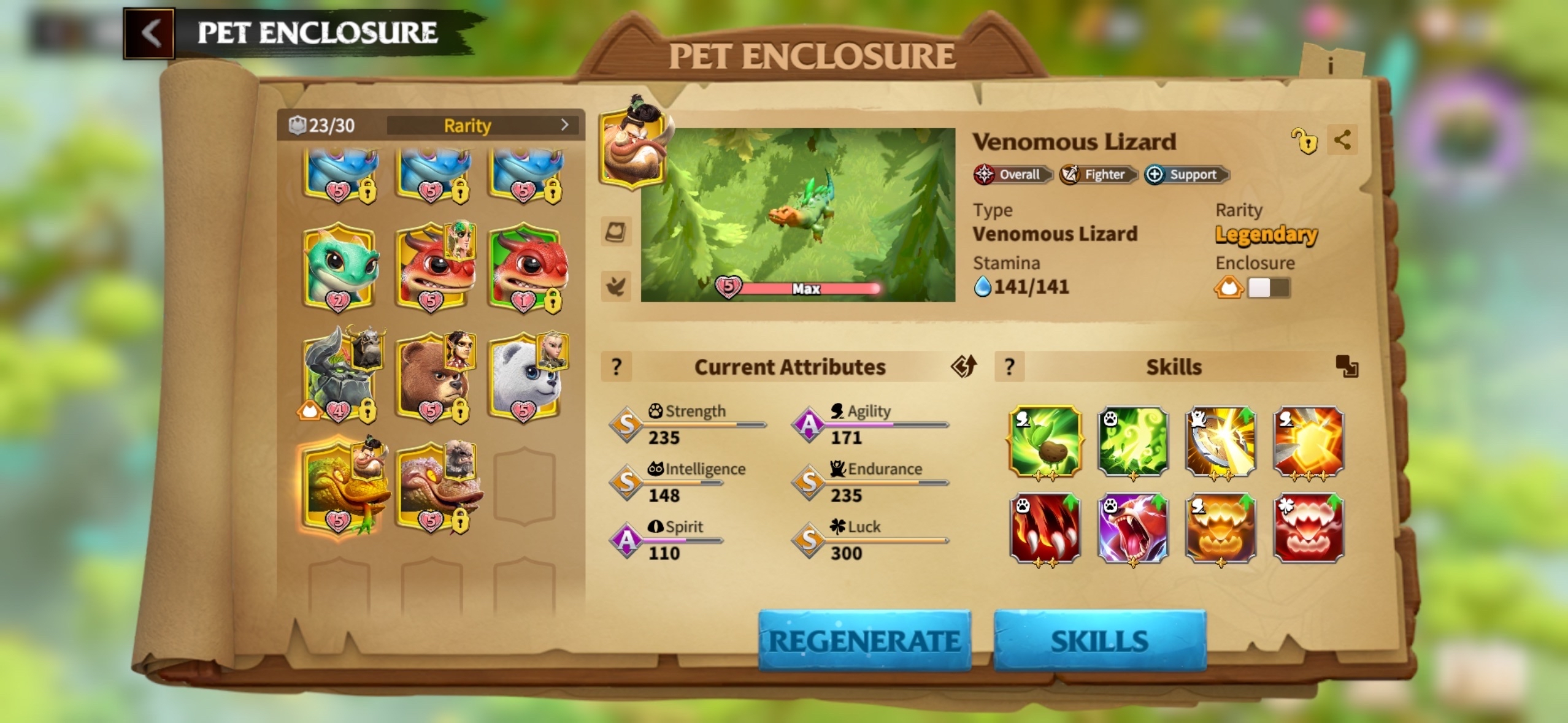This screenshot has height=723, width=1568.
Task: View the sprouting seed skill
Action: point(1045,441)
